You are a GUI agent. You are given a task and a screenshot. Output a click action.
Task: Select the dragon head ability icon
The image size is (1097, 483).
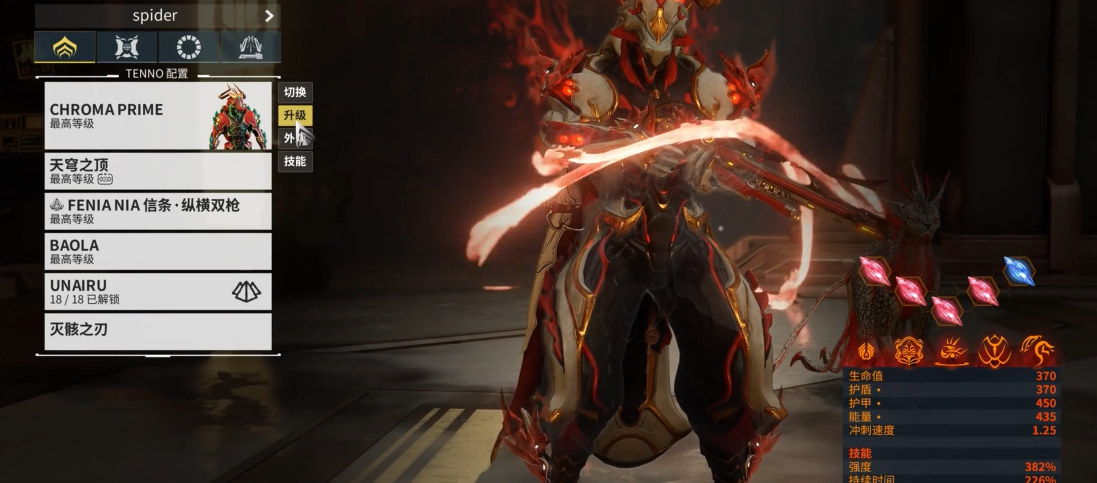pos(1037,350)
